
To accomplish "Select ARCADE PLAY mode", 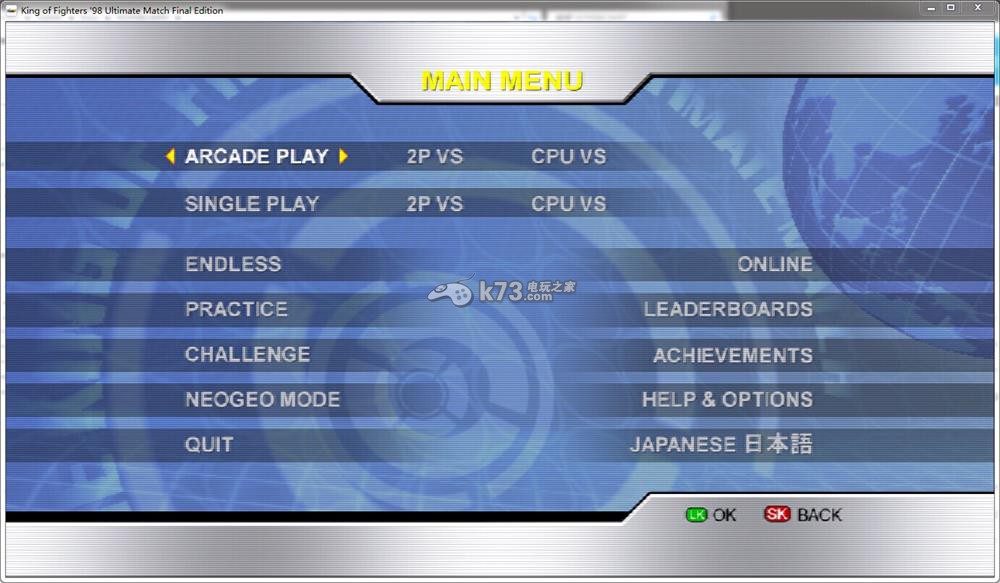I will coord(256,156).
